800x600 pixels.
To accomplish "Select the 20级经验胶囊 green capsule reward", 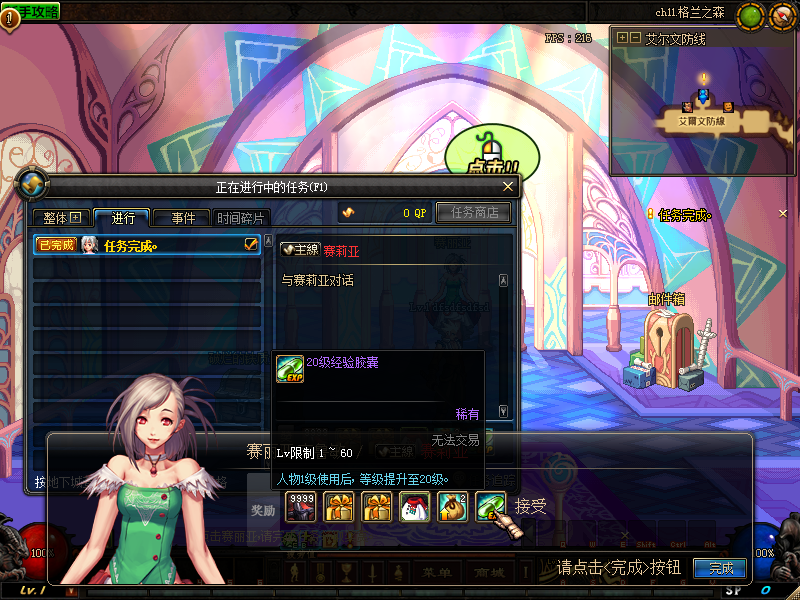I will click(490, 507).
